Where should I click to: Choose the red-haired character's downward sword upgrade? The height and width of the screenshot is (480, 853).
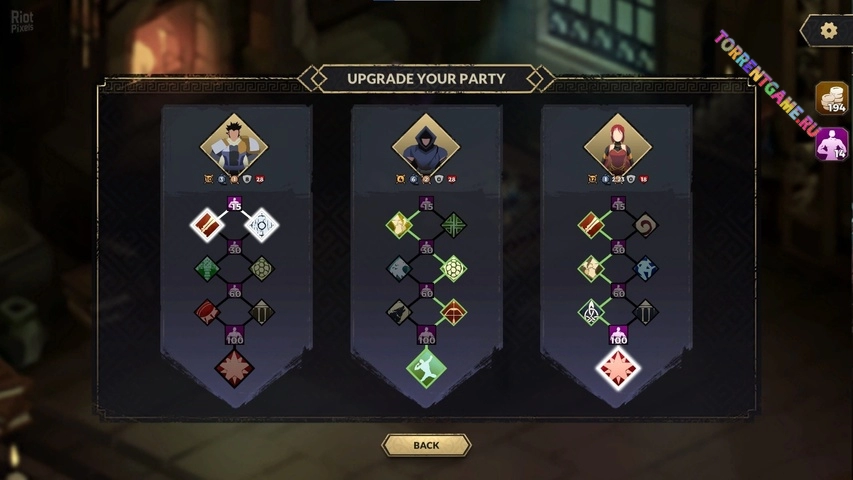(x=645, y=312)
